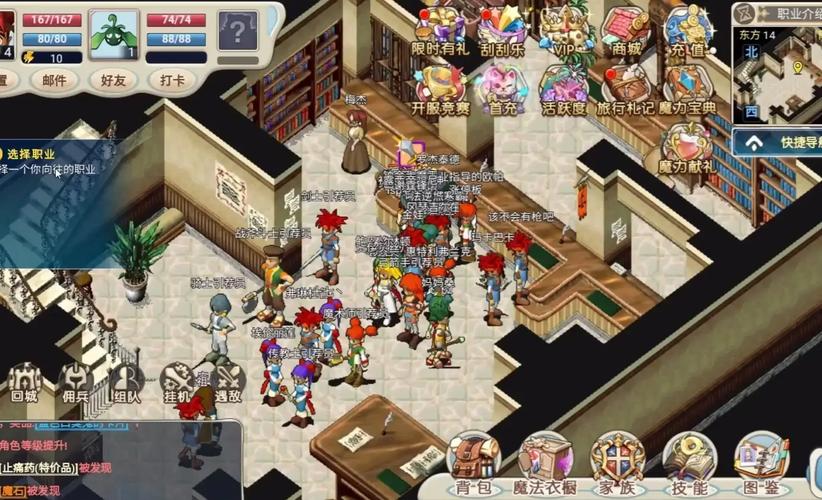This screenshot has width=822, height=500.
Task: Open the 邮件 mail button
Action: [54, 81]
